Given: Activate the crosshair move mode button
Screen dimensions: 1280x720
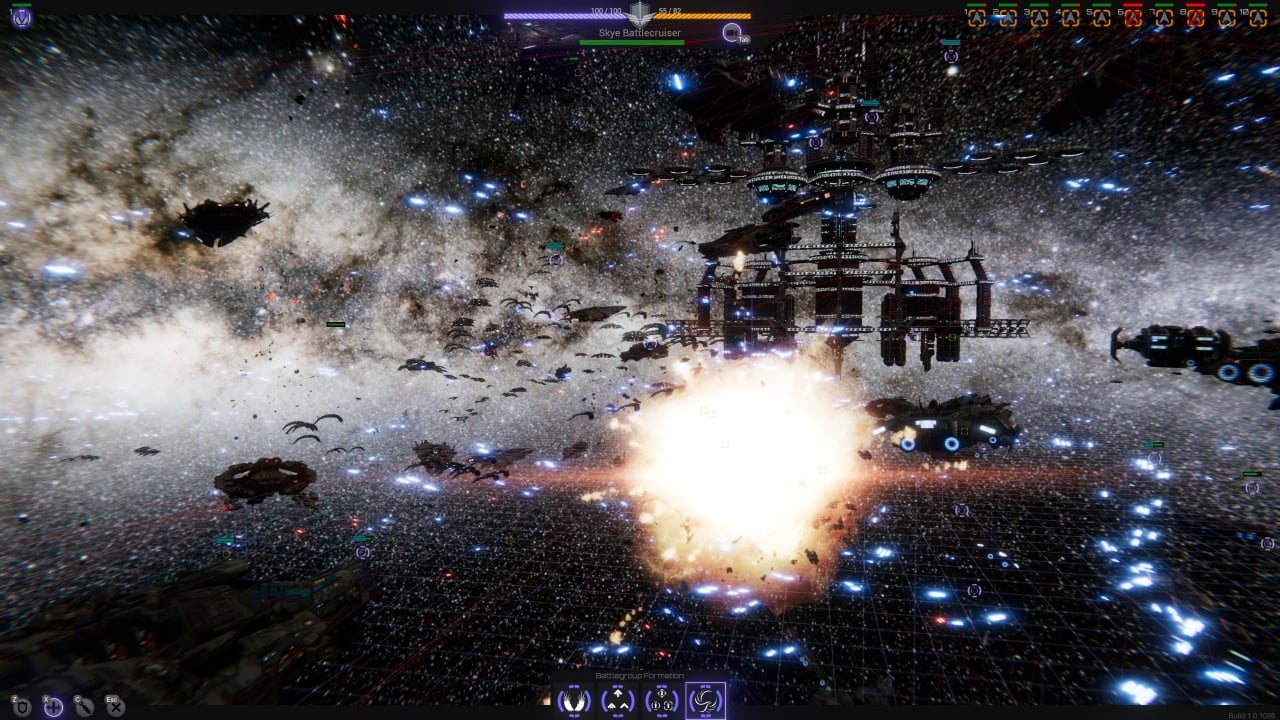Looking at the screenshot, I should (x=53, y=707).
